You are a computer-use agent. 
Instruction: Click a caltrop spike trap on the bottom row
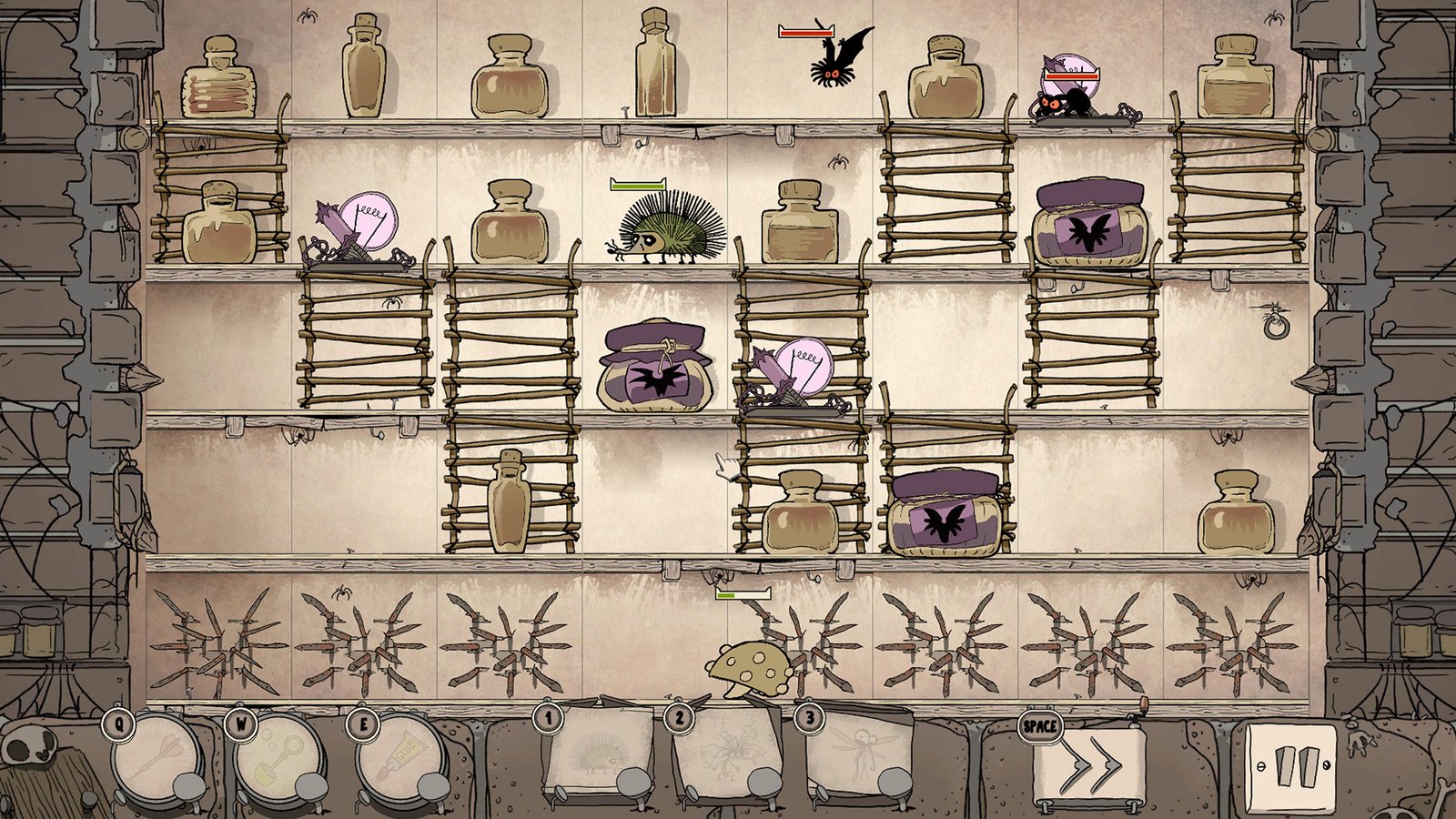pos(223,646)
